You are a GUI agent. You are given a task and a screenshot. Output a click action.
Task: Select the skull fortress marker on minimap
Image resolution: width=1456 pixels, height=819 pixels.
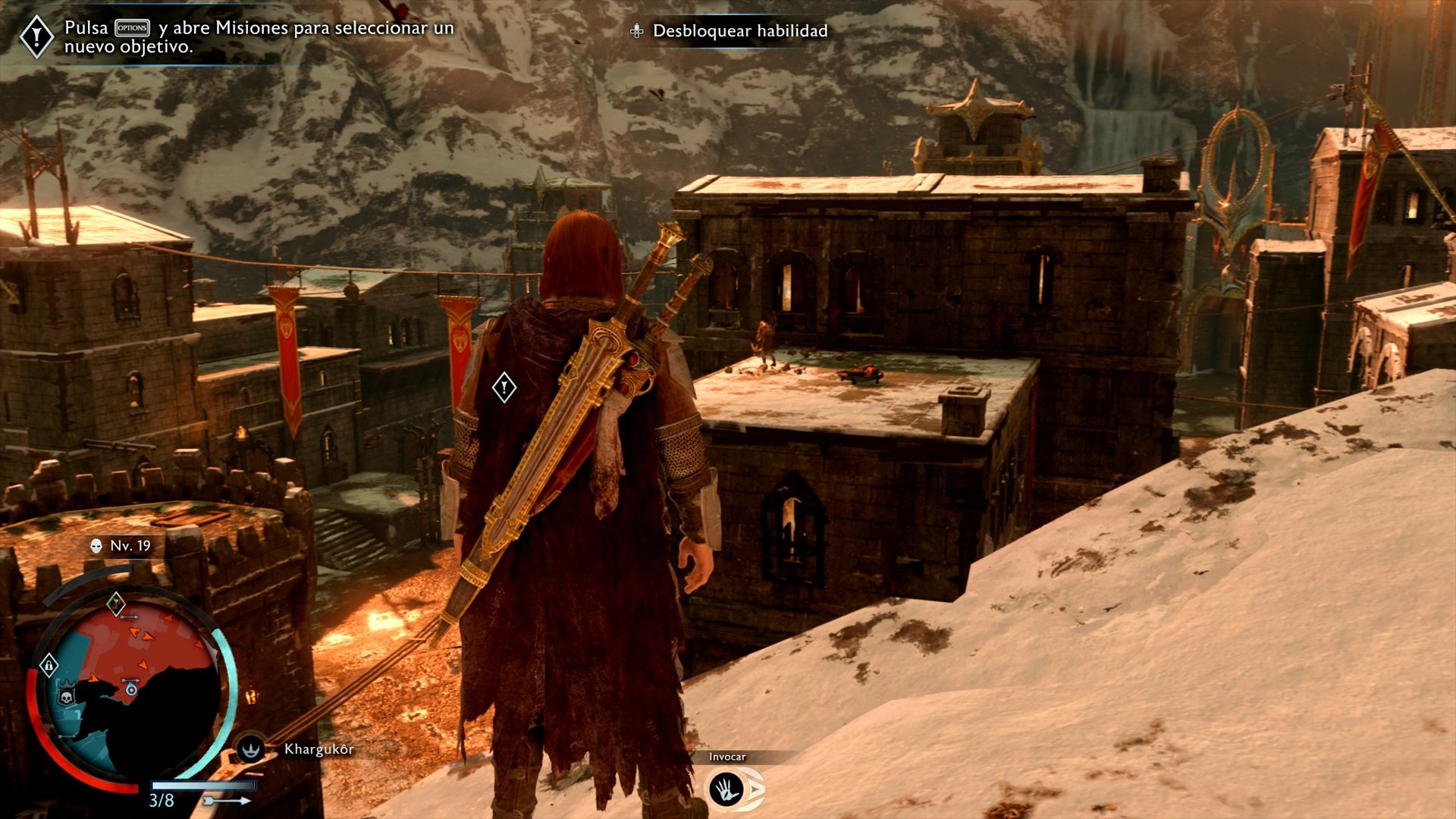click(67, 695)
